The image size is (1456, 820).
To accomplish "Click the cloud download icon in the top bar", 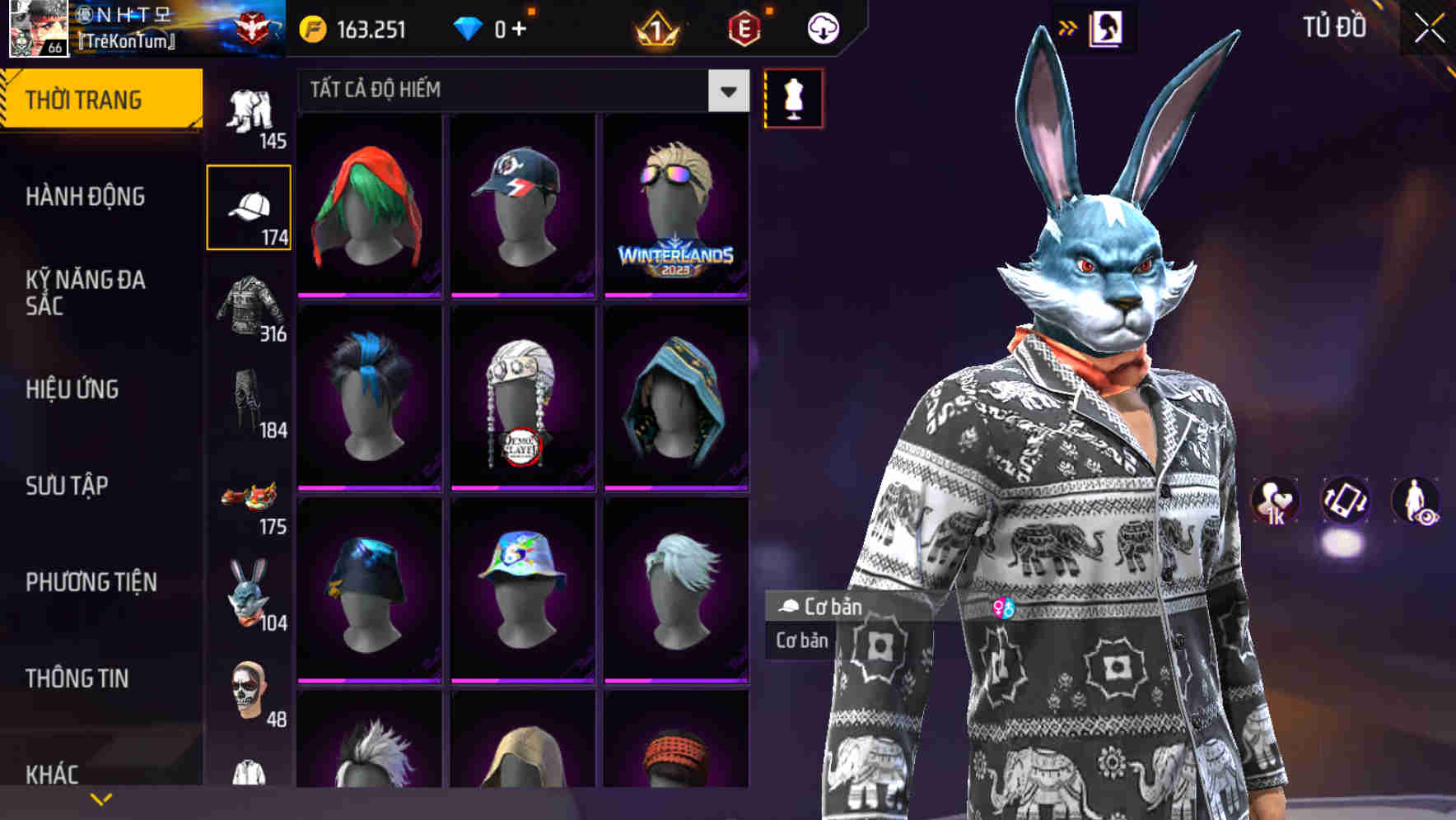I will 823,27.
